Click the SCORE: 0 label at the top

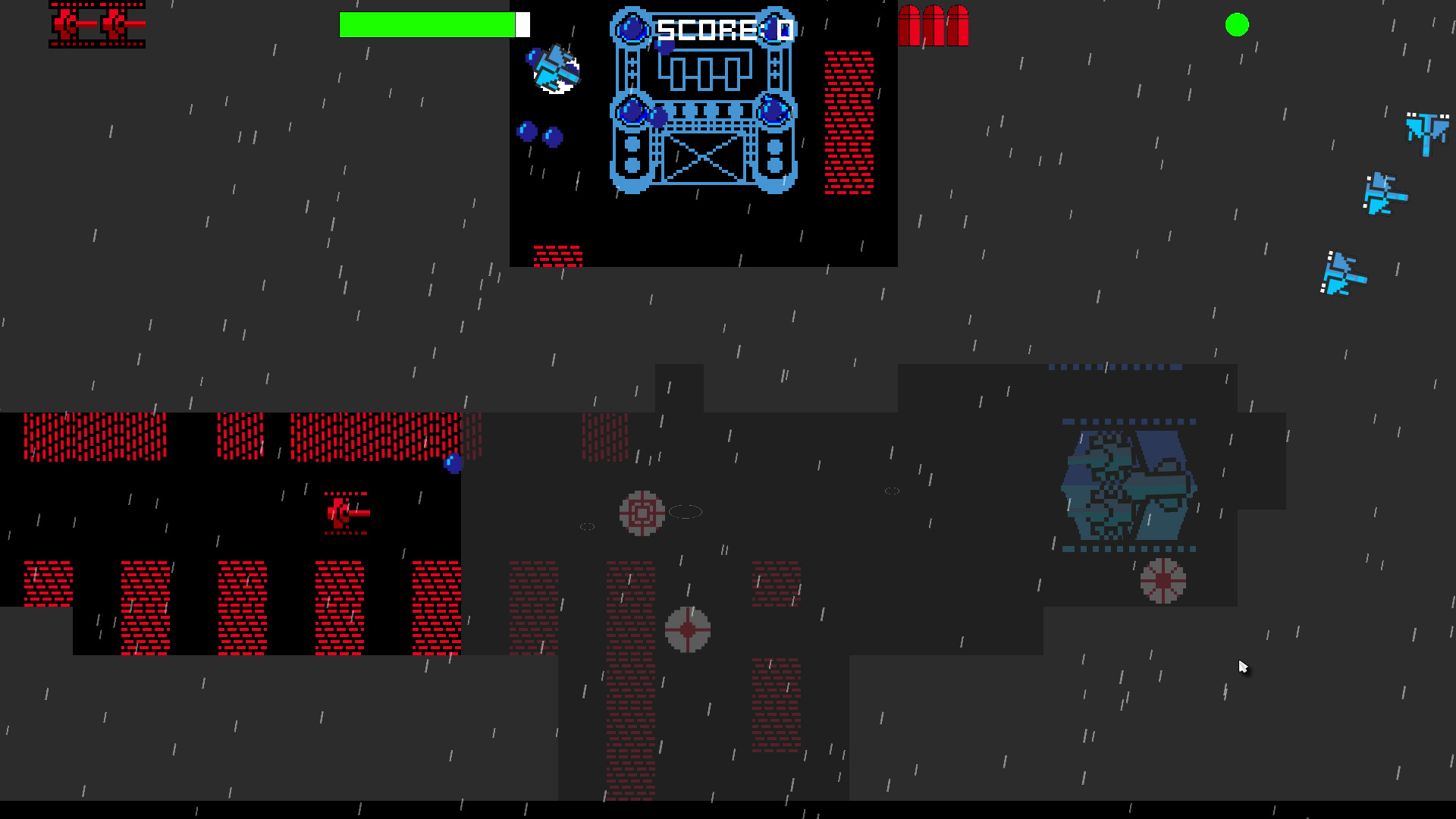pos(723,30)
